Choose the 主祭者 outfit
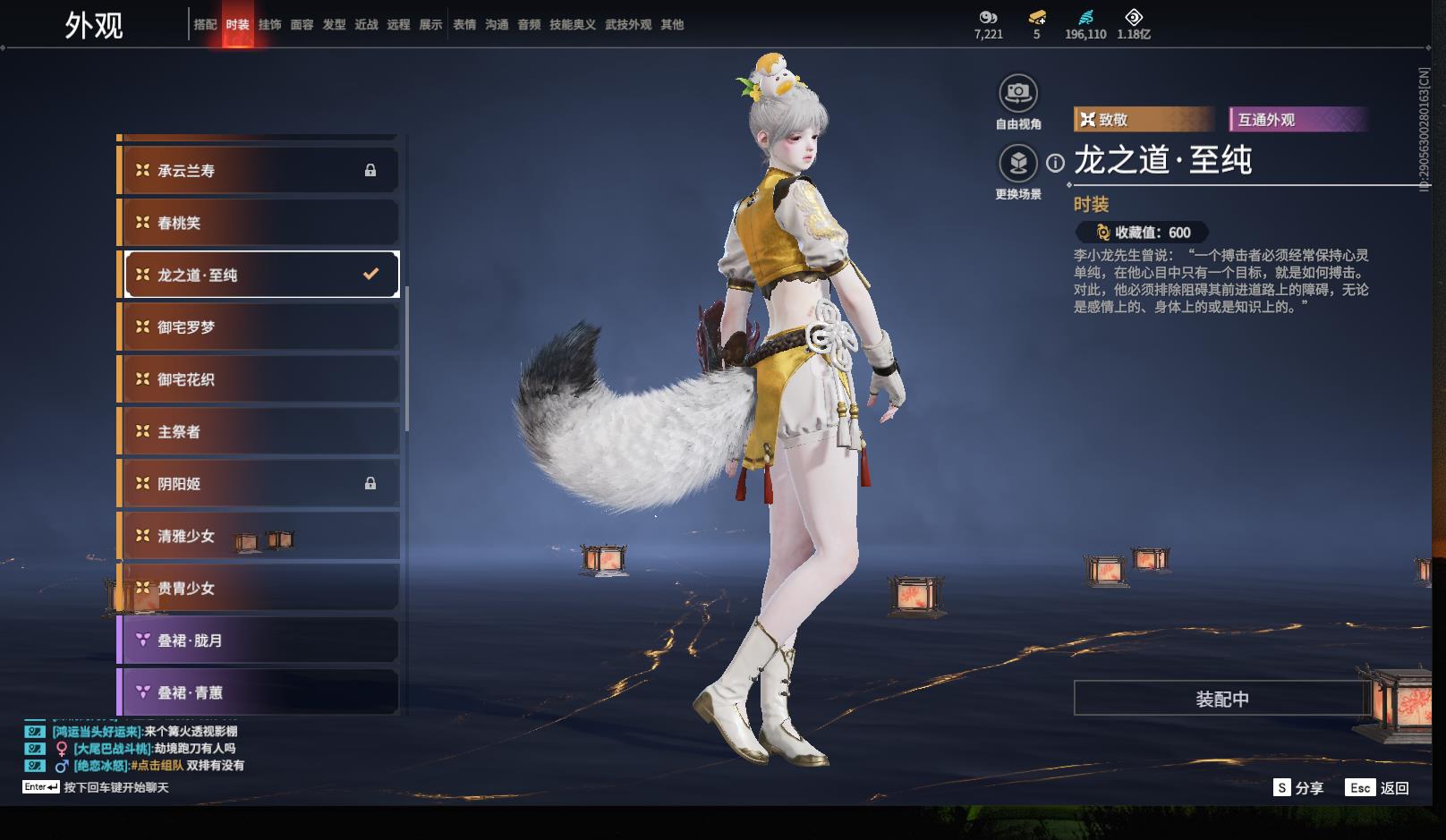This screenshot has height=840, width=1446. click(259, 431)
